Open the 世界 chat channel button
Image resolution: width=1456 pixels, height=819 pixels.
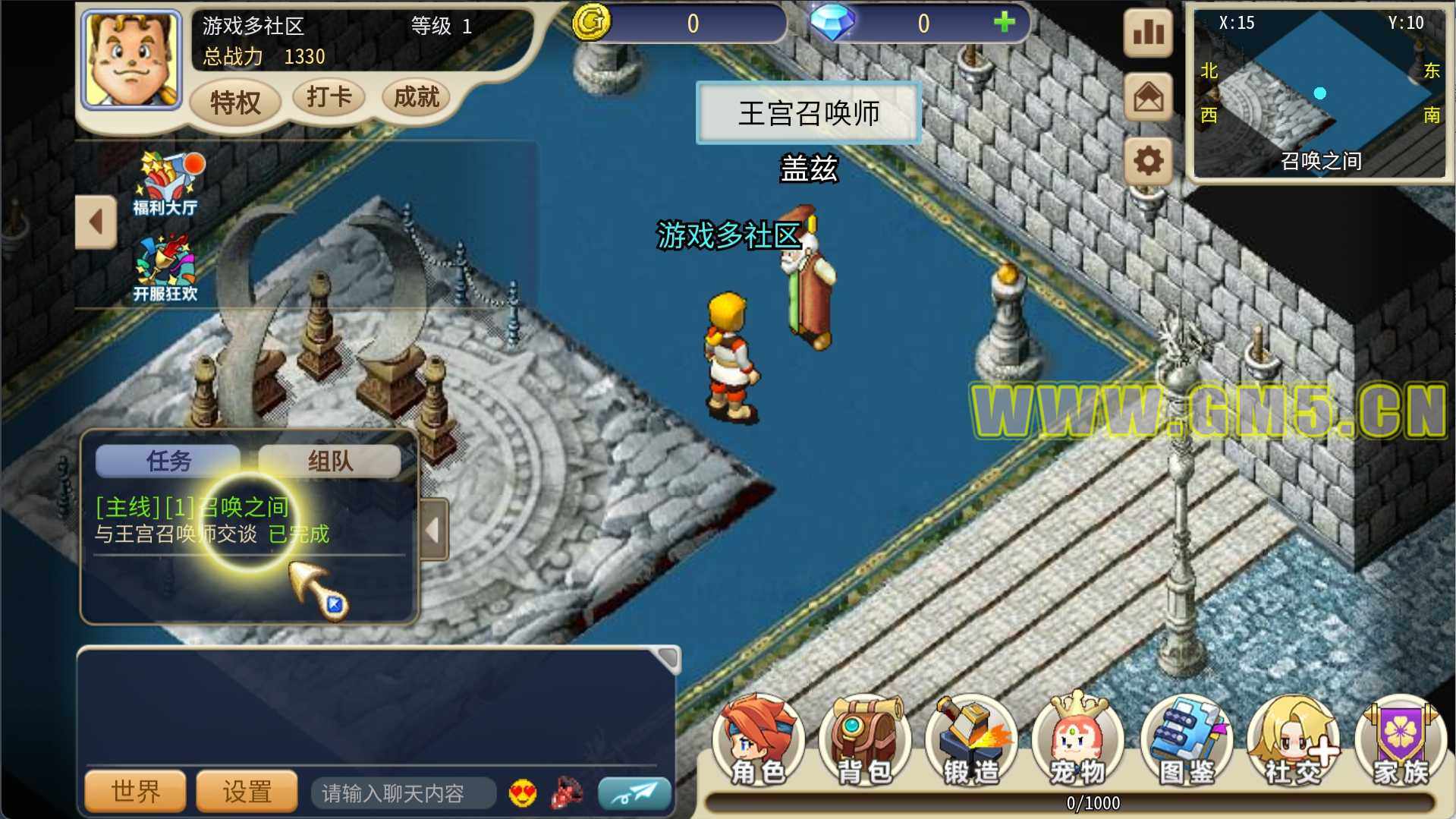136,792
